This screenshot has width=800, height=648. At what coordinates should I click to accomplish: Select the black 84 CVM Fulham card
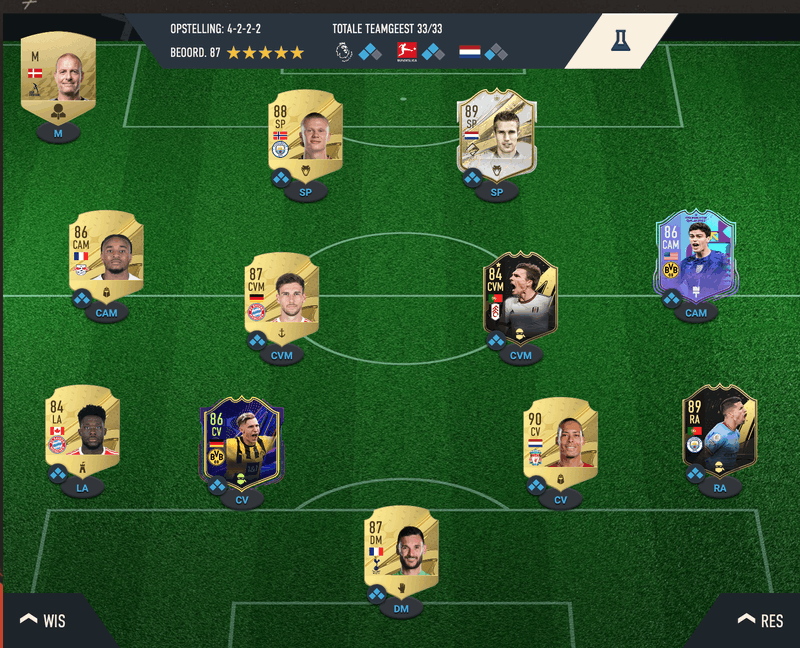pos(520,292)
